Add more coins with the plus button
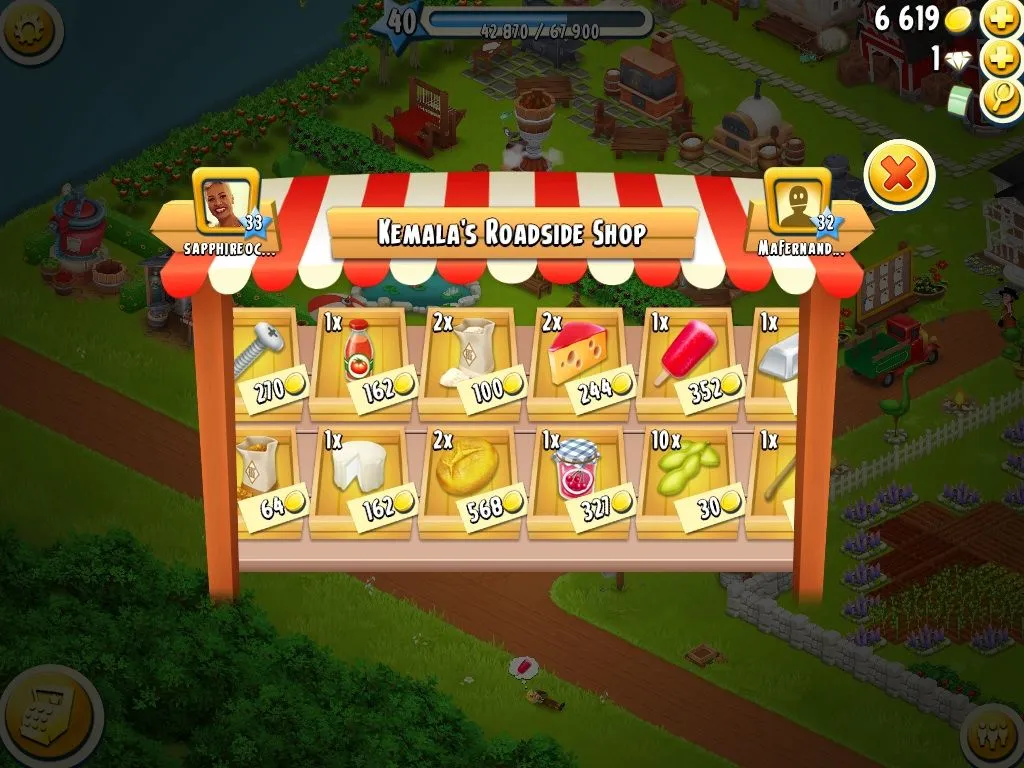Viewport: 1024px width, 768px height. tap(1000, 19)
